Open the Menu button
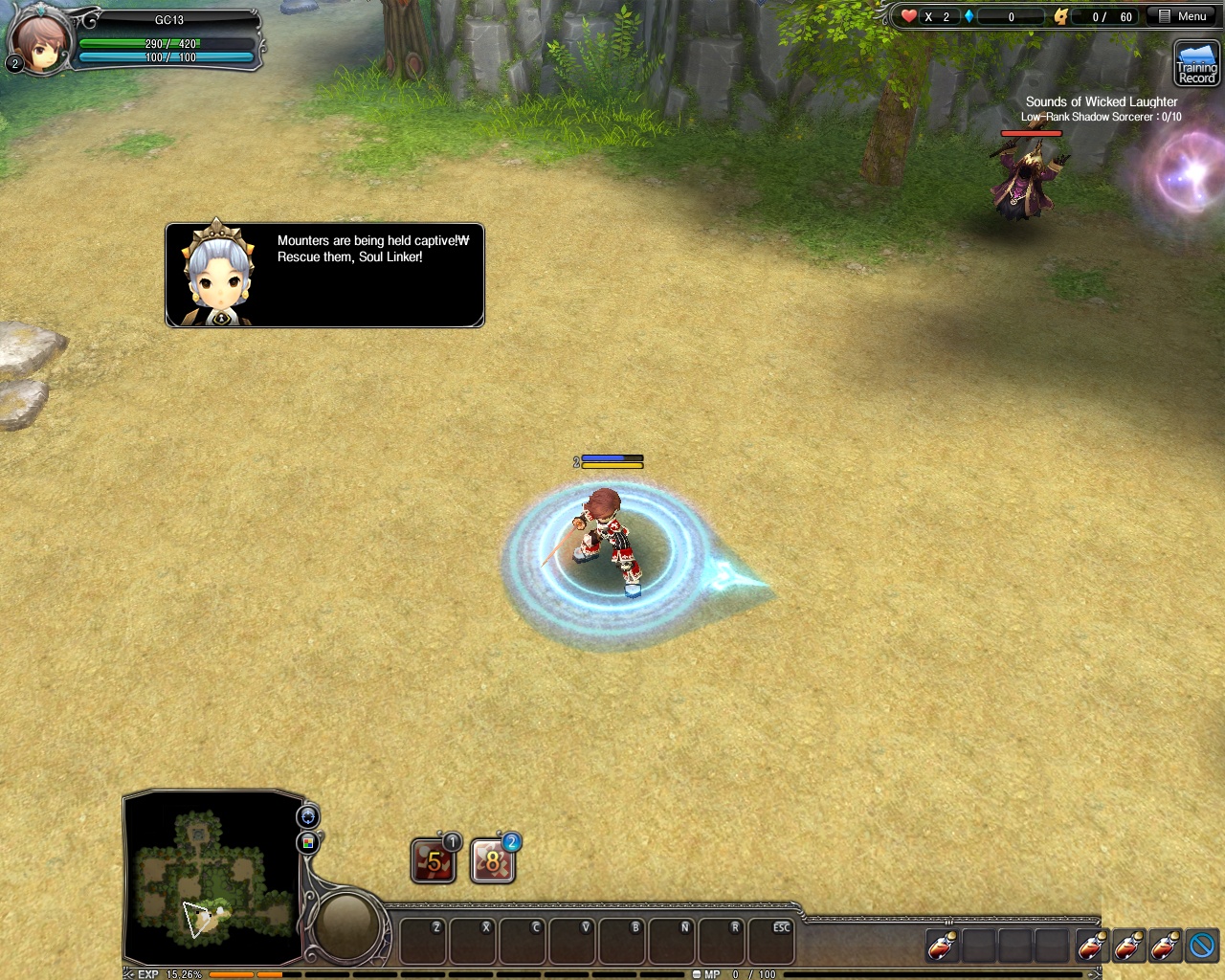Viewport: 1225px width, 980px height. pos(1183,16)
